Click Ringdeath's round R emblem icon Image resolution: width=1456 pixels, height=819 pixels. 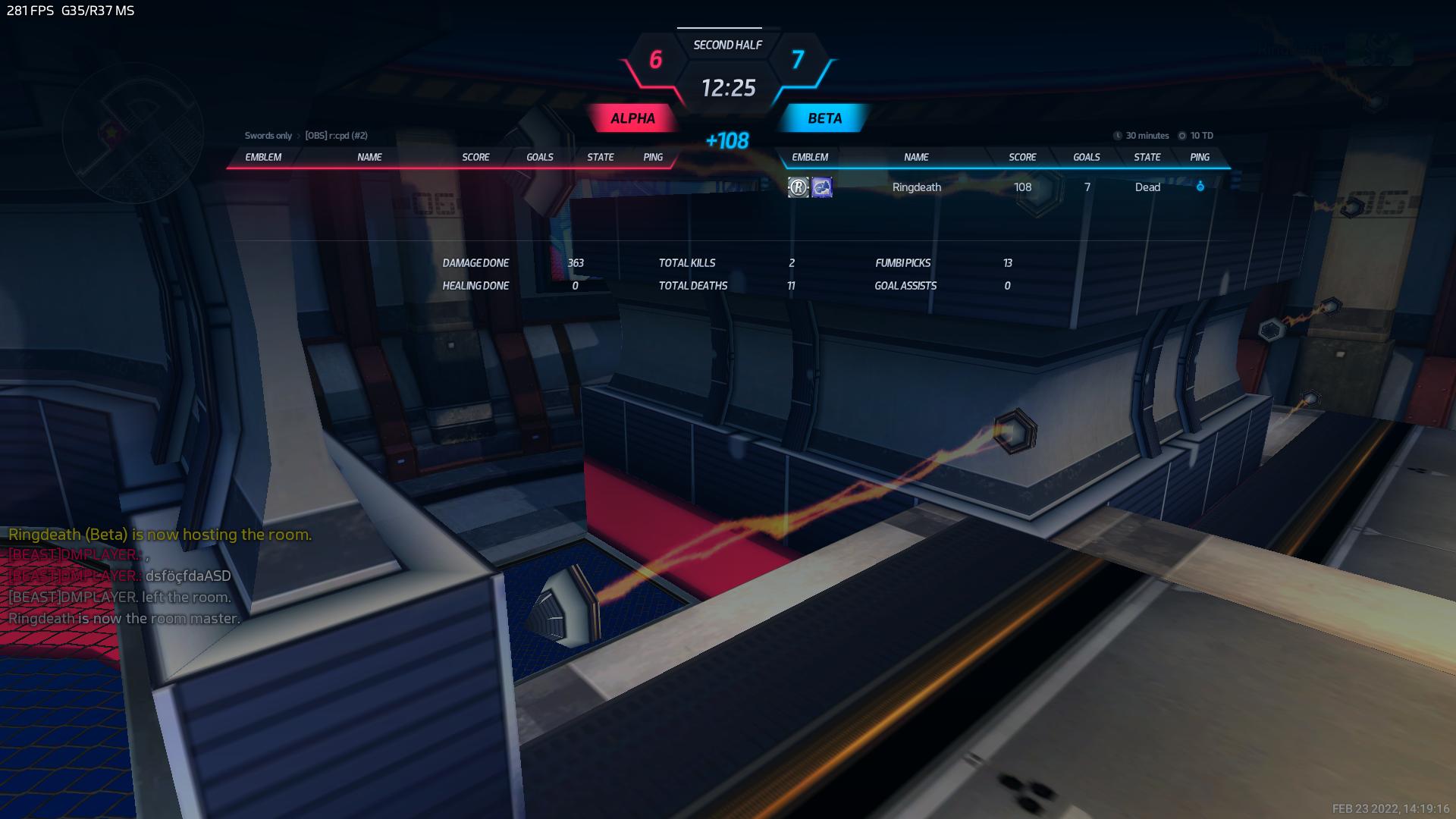pyautogui.click(x=798, y=187)
